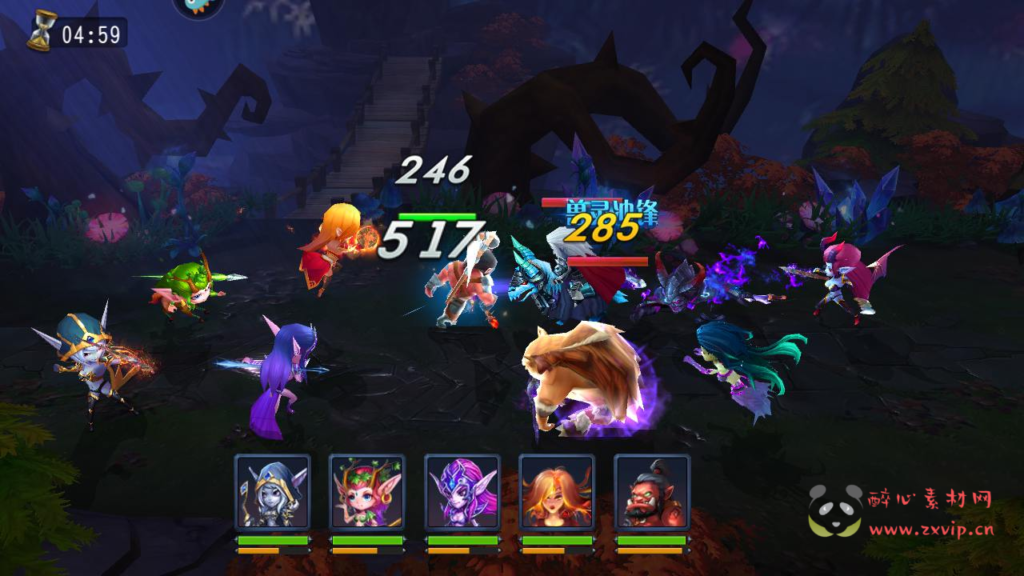The height and width of the screenshot is (576, 1024).
Task: Open the round blue creature icon at top
Action: [198, 7]
